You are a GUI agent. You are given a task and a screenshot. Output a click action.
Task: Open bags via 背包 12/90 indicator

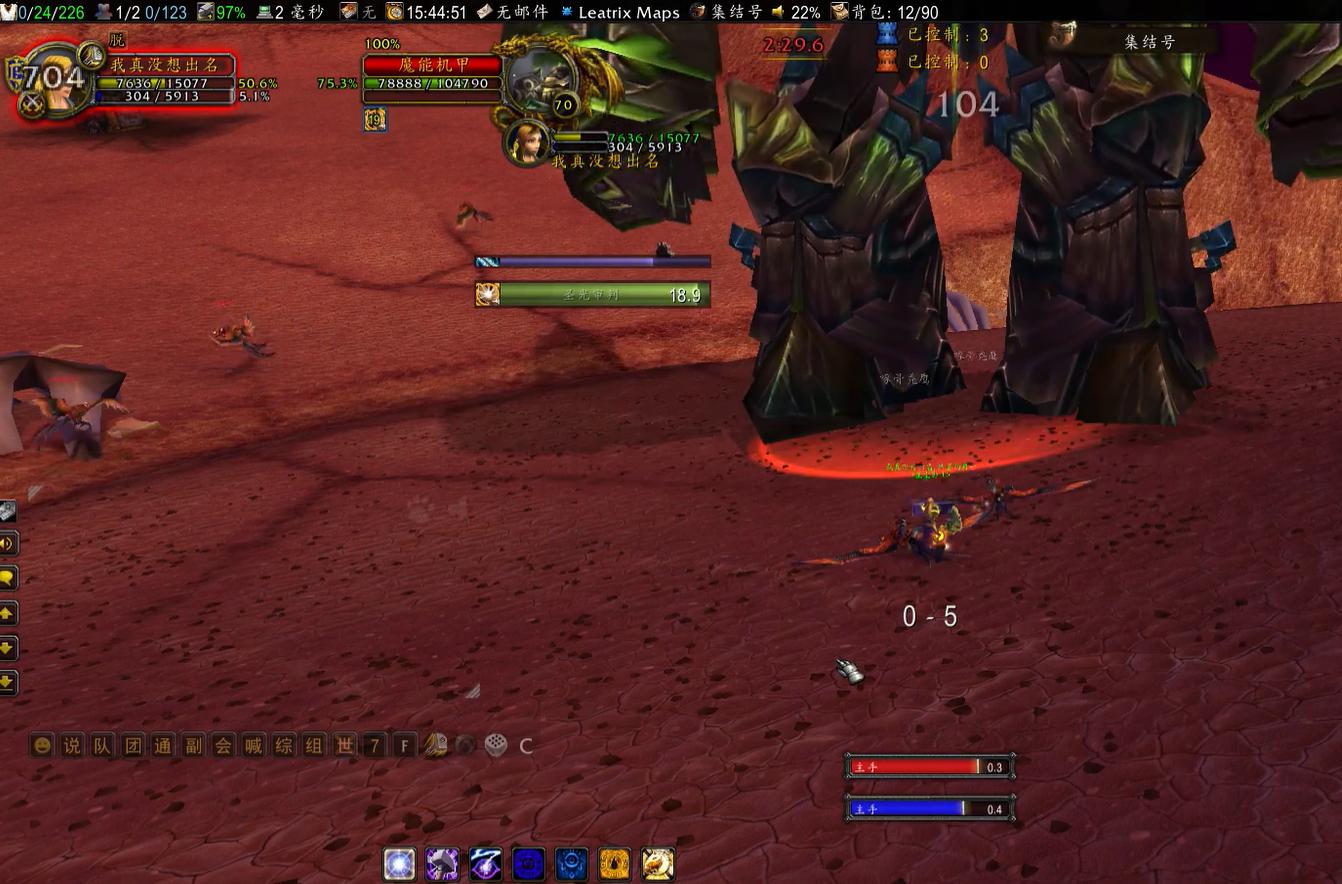click(x=885, y=12)
